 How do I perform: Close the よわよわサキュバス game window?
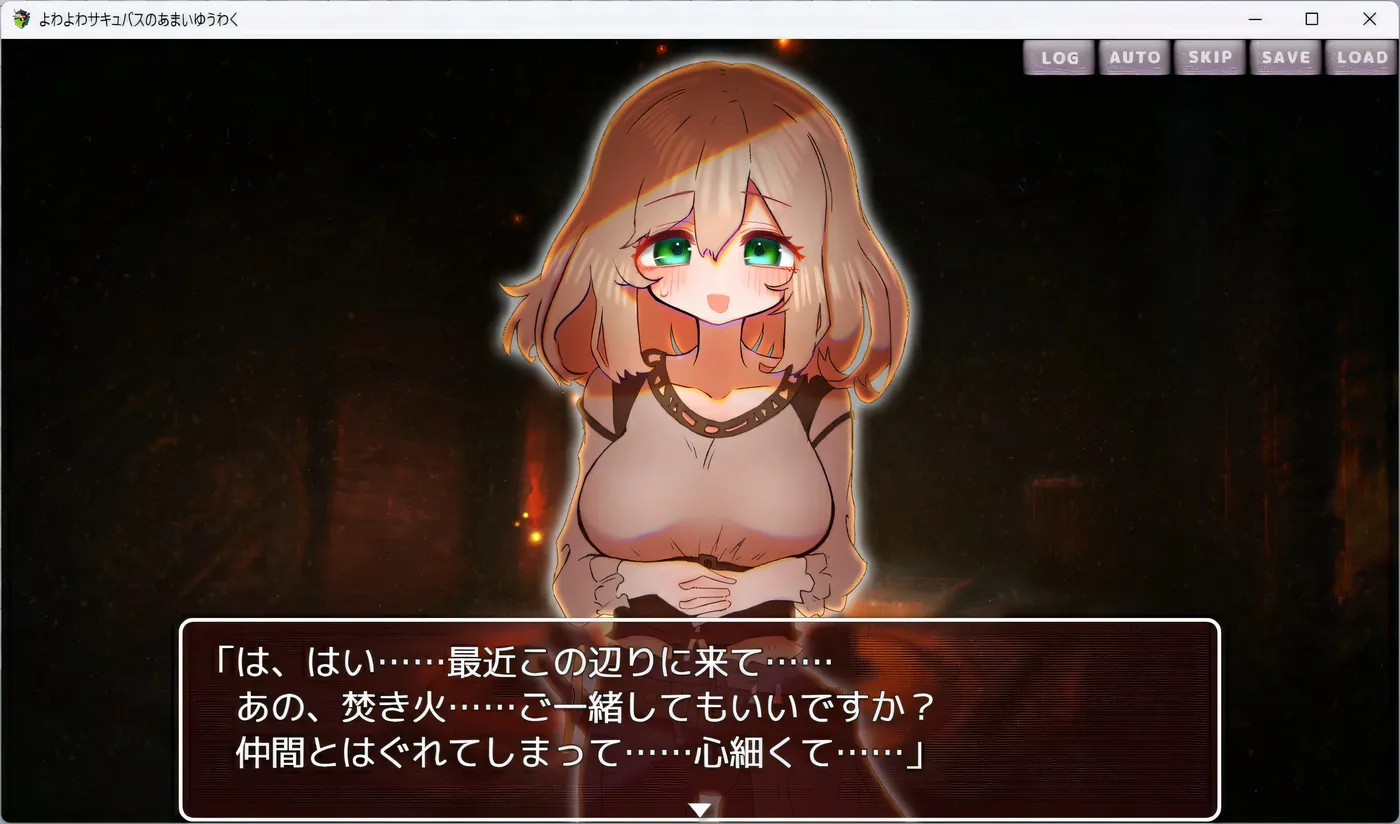pyautogui.click(x=1369, y=18)
